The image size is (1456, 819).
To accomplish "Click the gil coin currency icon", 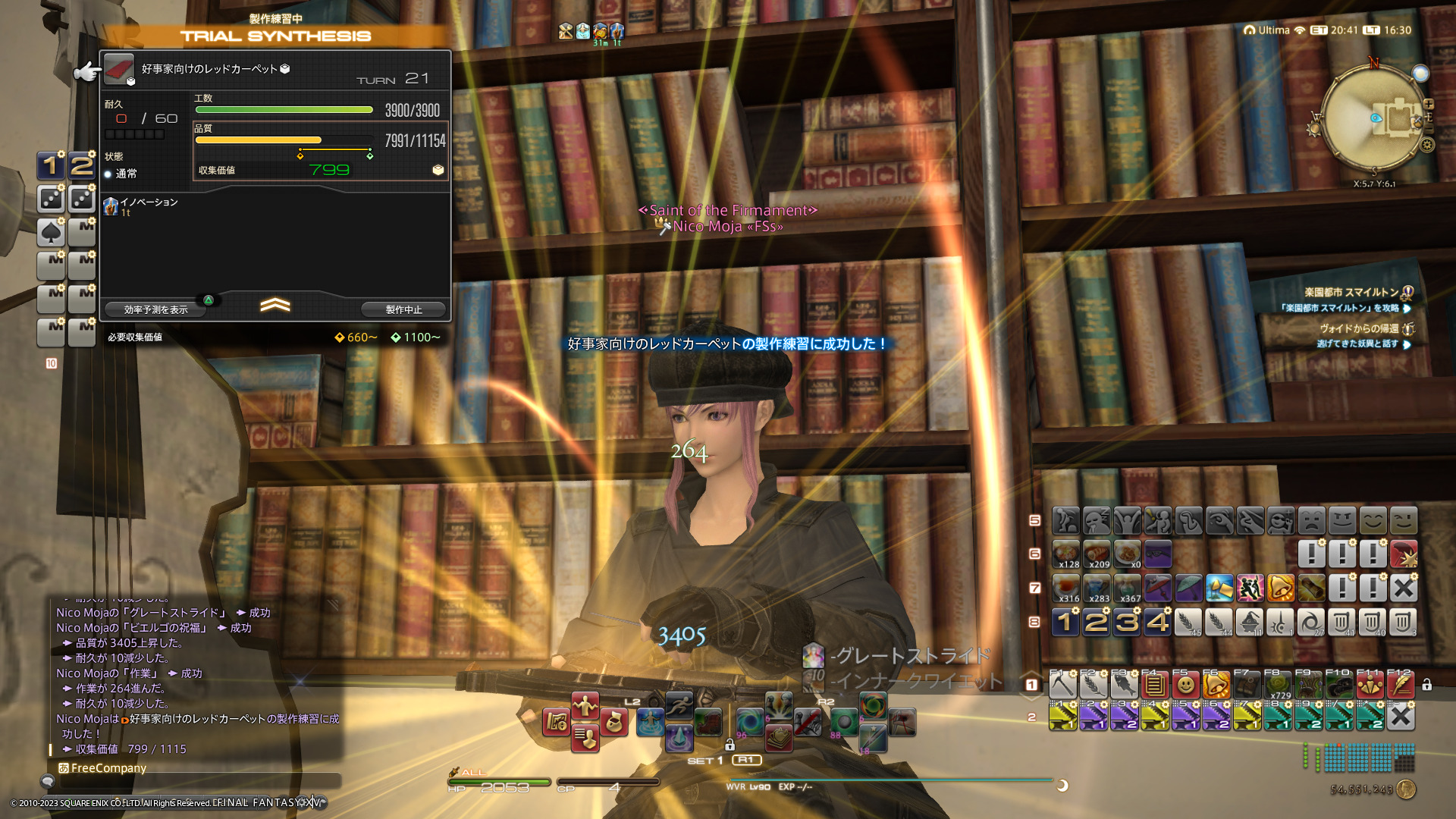I will click(1406, 789).
